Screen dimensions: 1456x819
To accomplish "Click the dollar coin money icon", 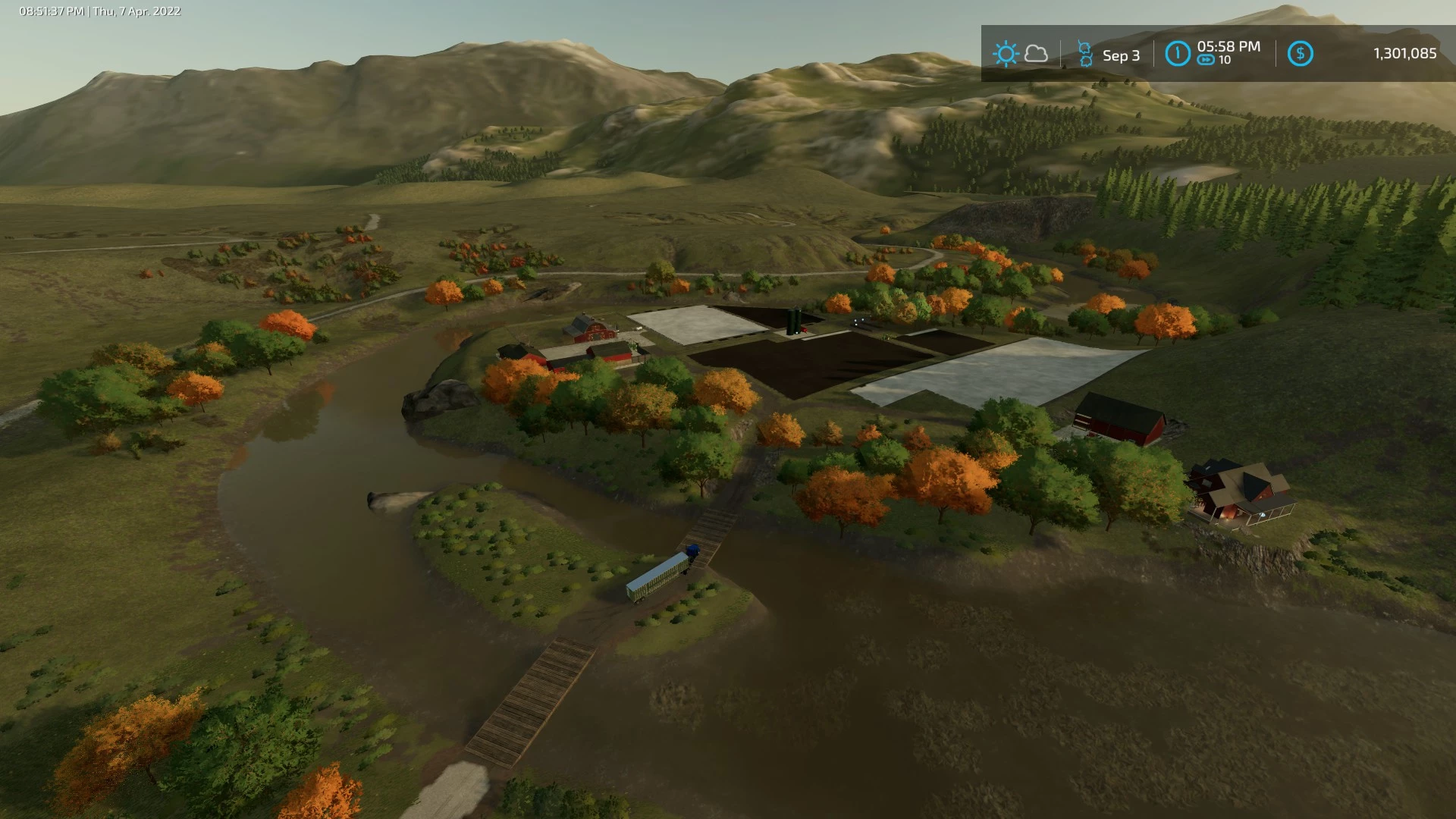I will [x=1300, y=53].
